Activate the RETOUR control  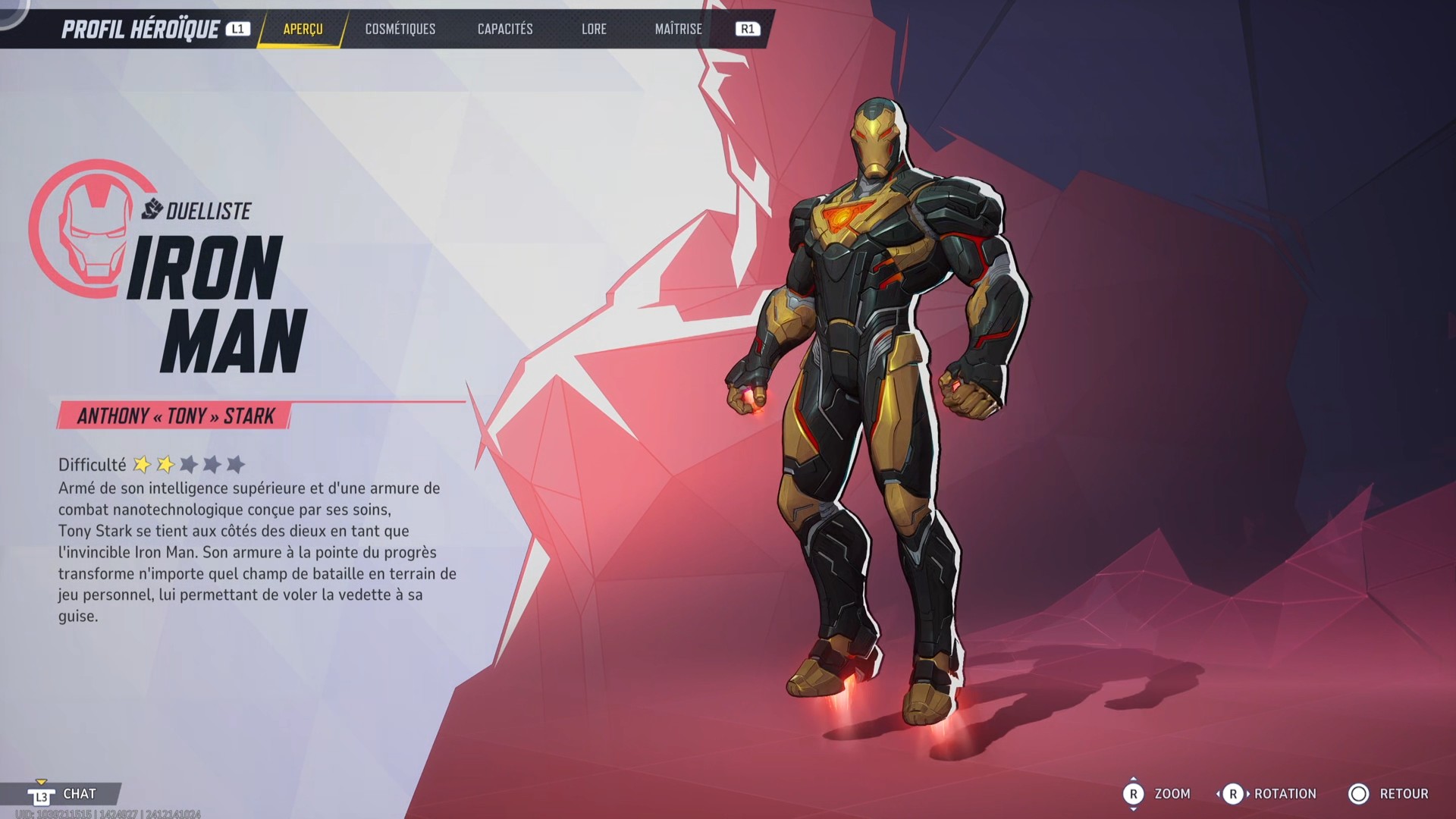1404,794
